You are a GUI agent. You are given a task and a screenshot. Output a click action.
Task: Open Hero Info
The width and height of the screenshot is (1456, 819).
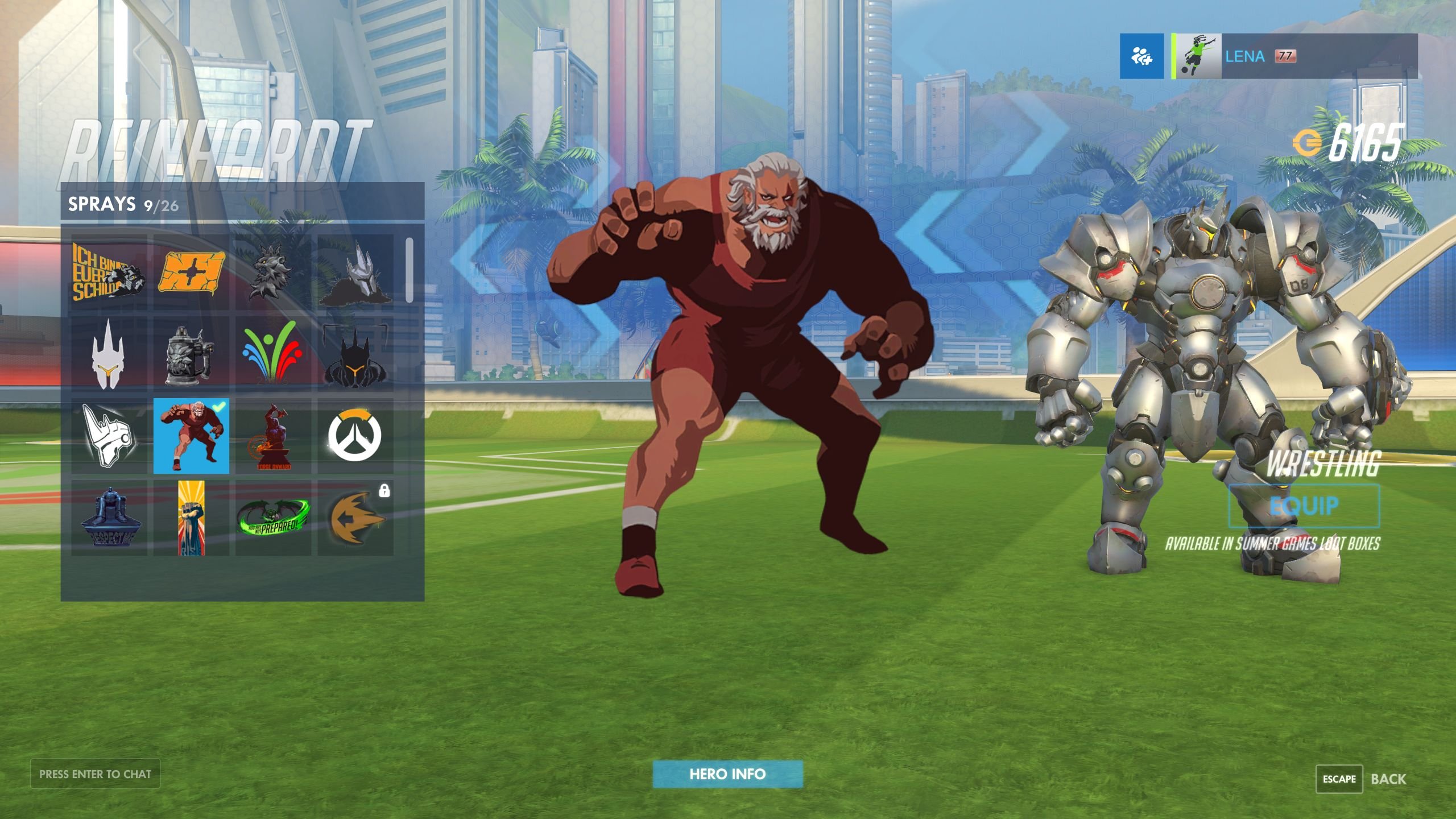coord(727,773)
